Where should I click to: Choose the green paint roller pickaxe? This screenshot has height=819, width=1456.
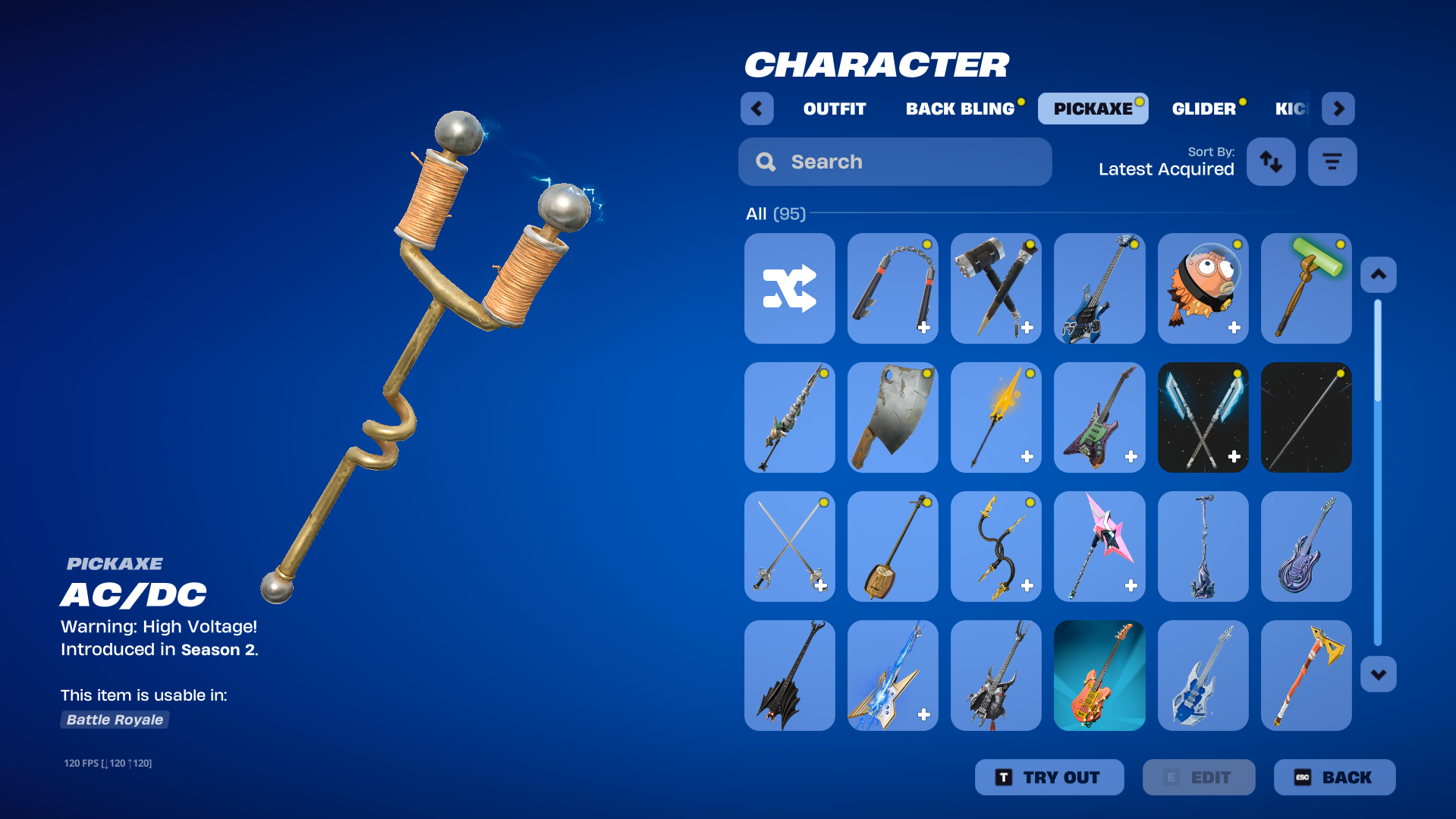pos(1306,288)
